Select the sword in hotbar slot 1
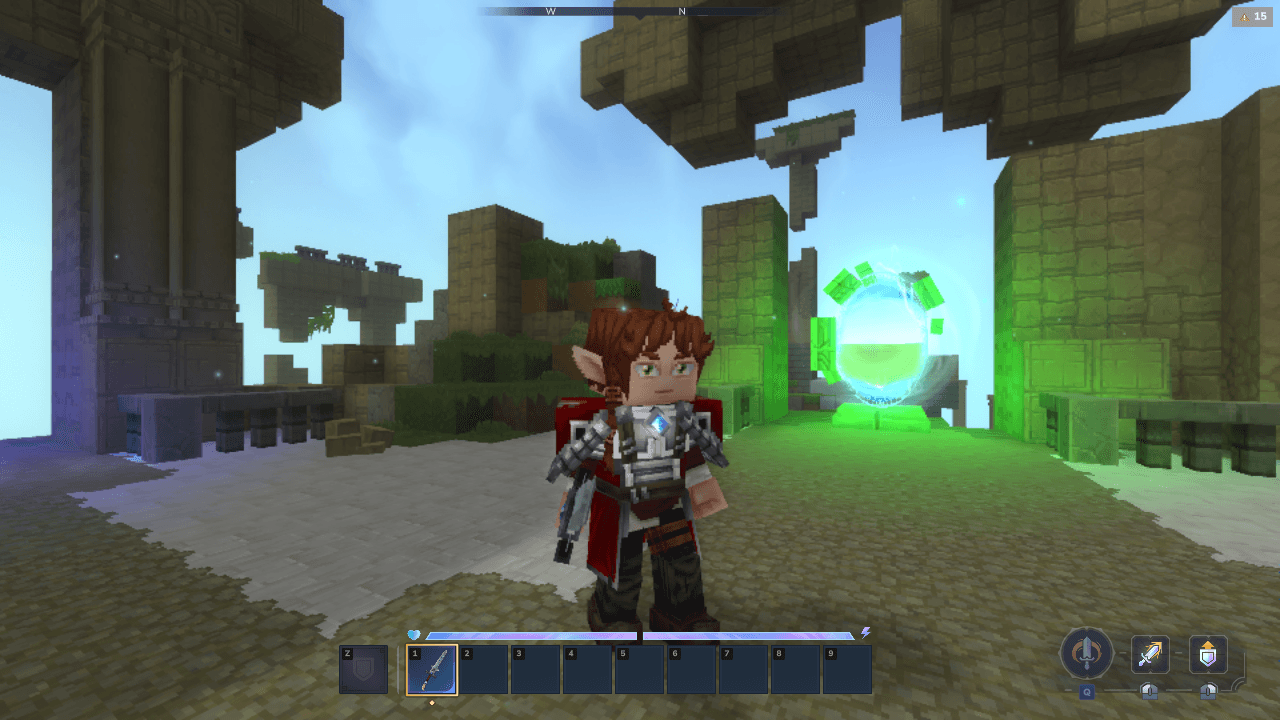 pyautogui.click(x=432, y=670)
